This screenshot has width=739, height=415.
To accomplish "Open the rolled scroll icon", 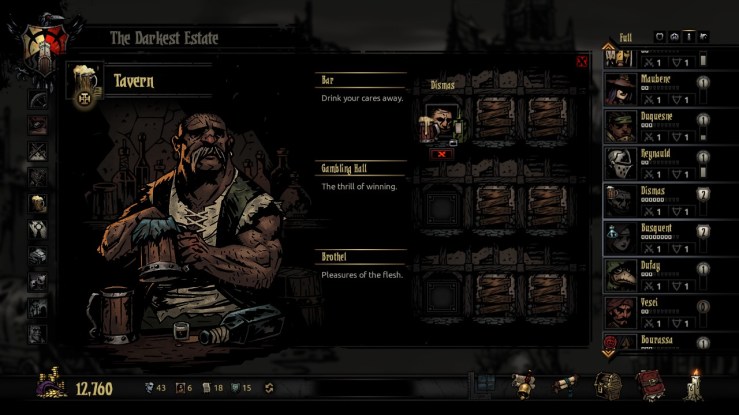I will pyautogui.click(x=565, y=384).
